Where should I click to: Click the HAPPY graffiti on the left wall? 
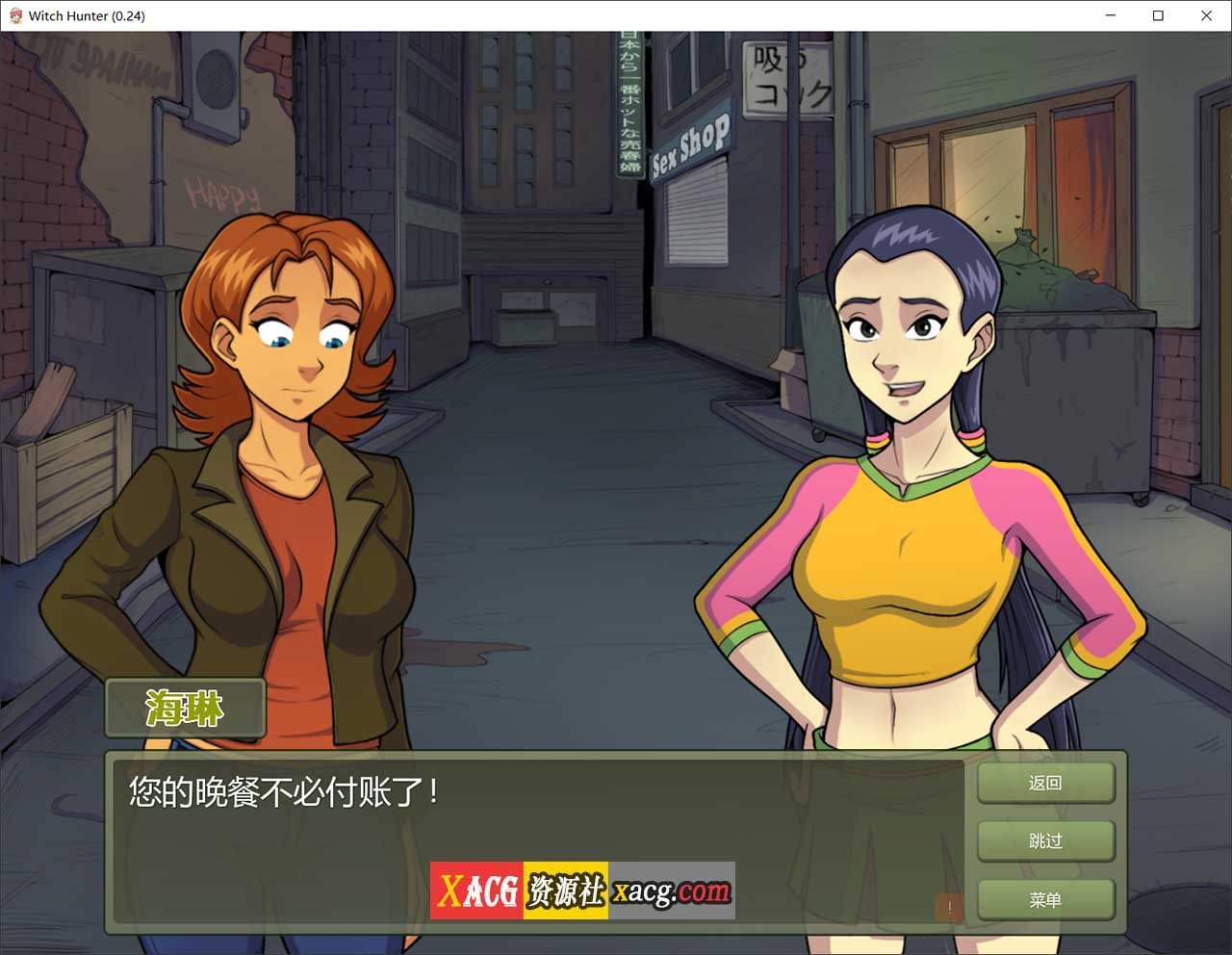(x=220, y=192)
